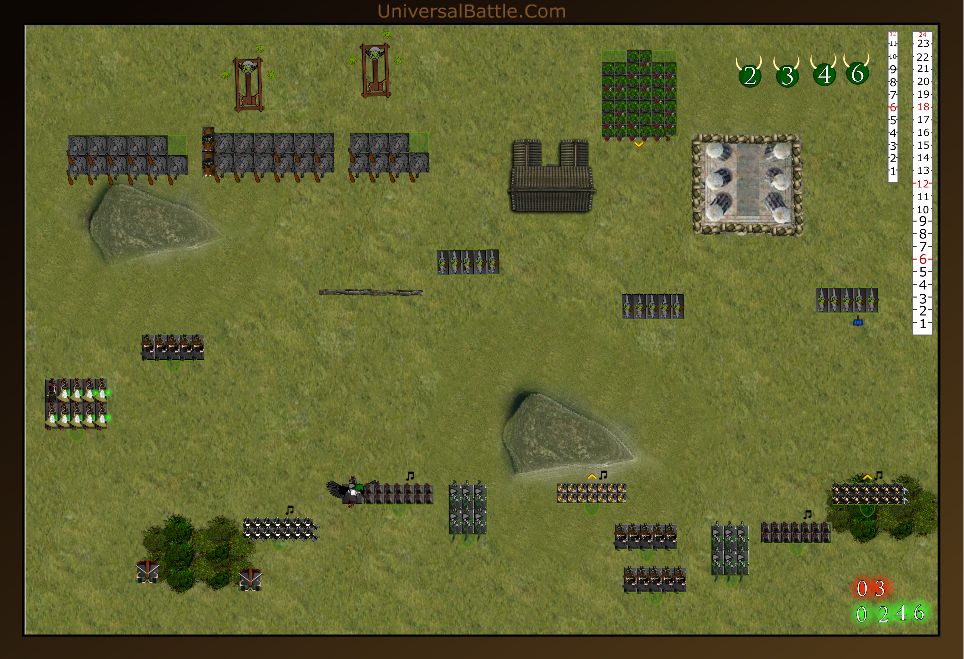Click the green horned token numbered 6

857,73
